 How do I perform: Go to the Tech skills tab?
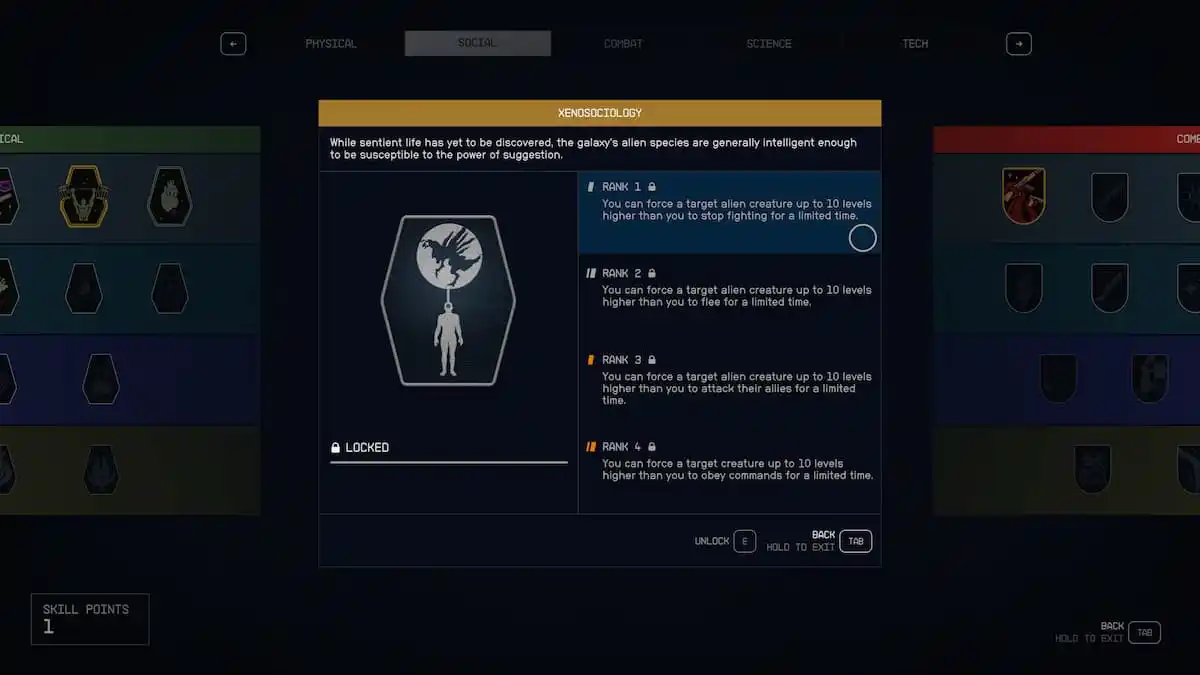pyautogui.click(x=914, y=44)
